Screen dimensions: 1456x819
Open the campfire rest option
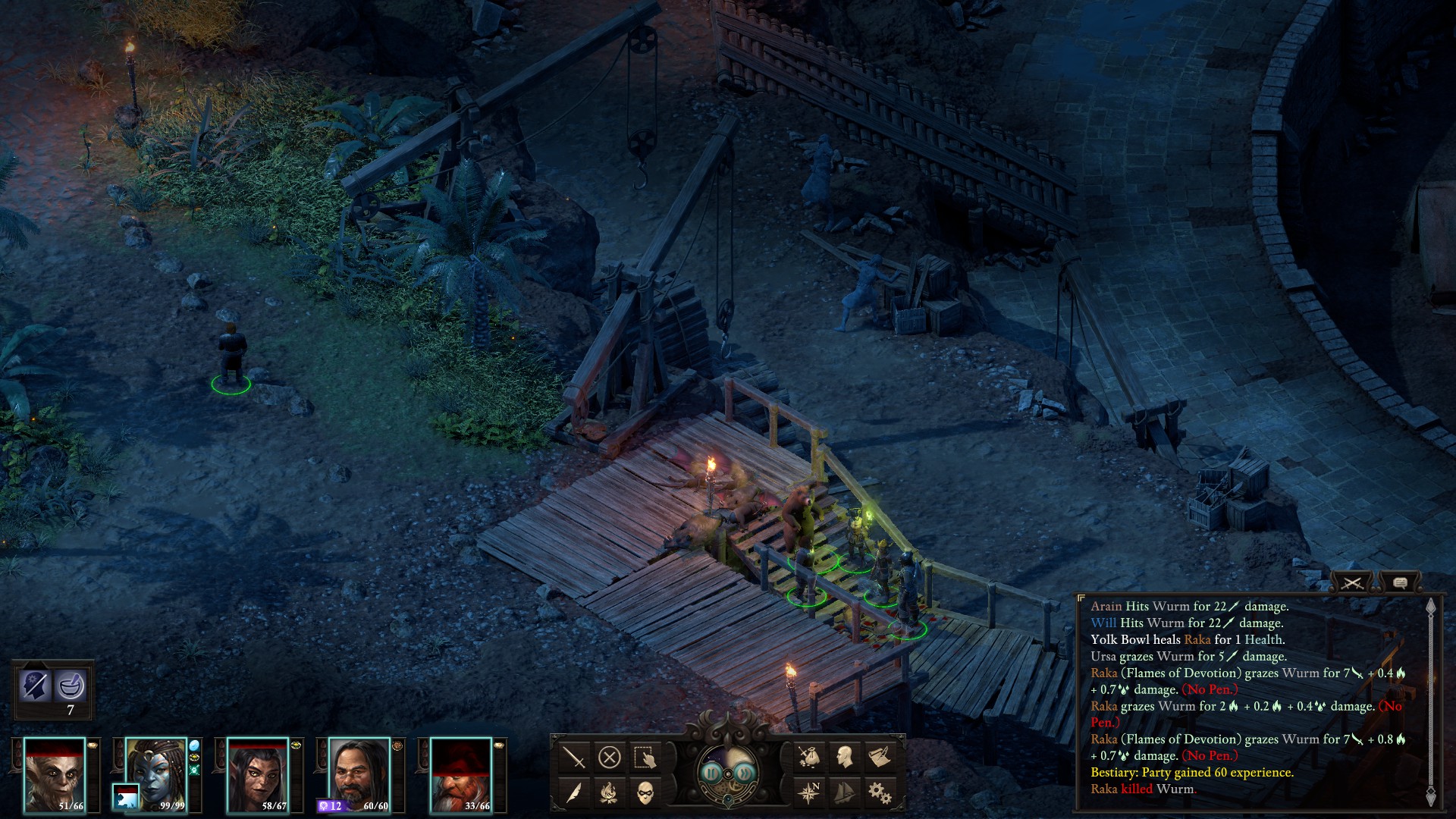point(610,793)
